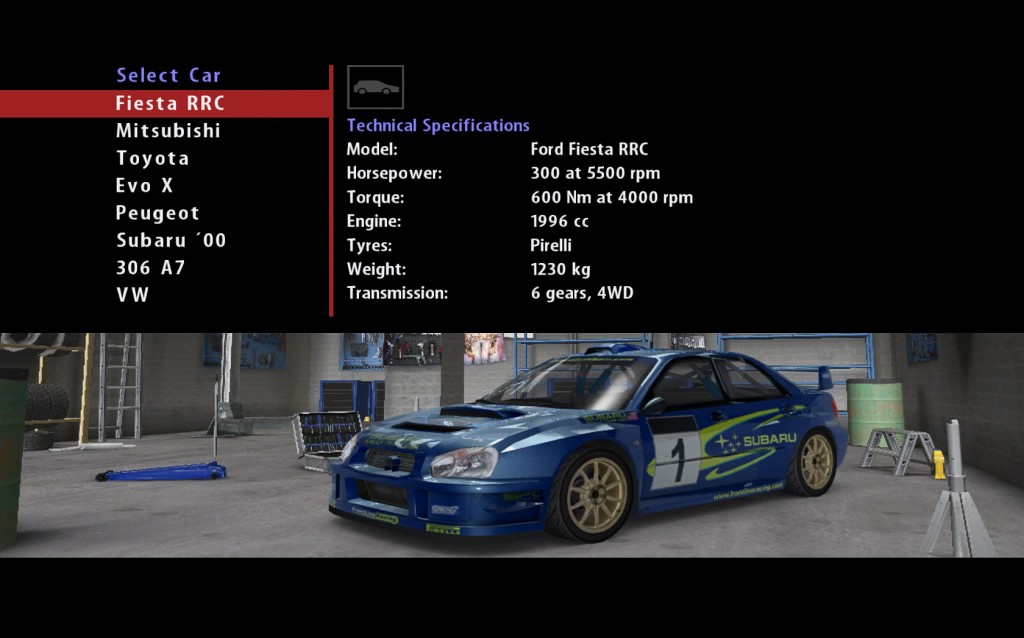The width and height of the screenshot is (1024, 638).
Task: Select the Fiesta RRC car entry
Action: (170, 103)
